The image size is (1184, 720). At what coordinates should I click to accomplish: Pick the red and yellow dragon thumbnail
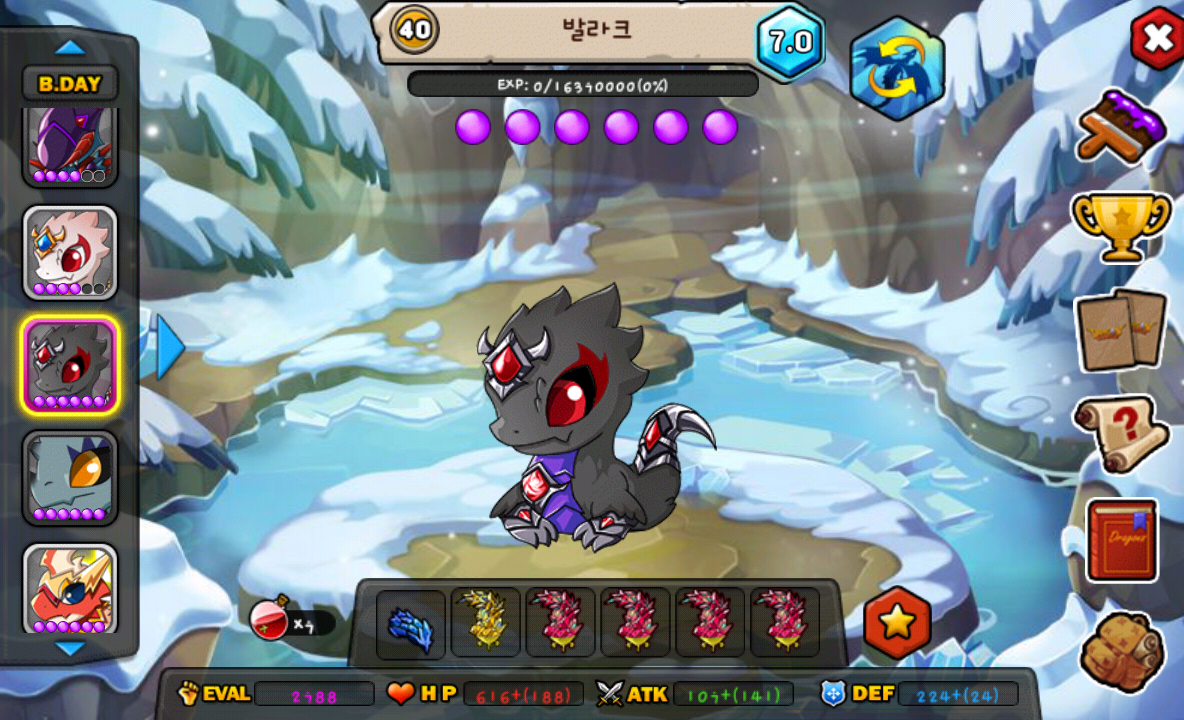click(70, 589)
